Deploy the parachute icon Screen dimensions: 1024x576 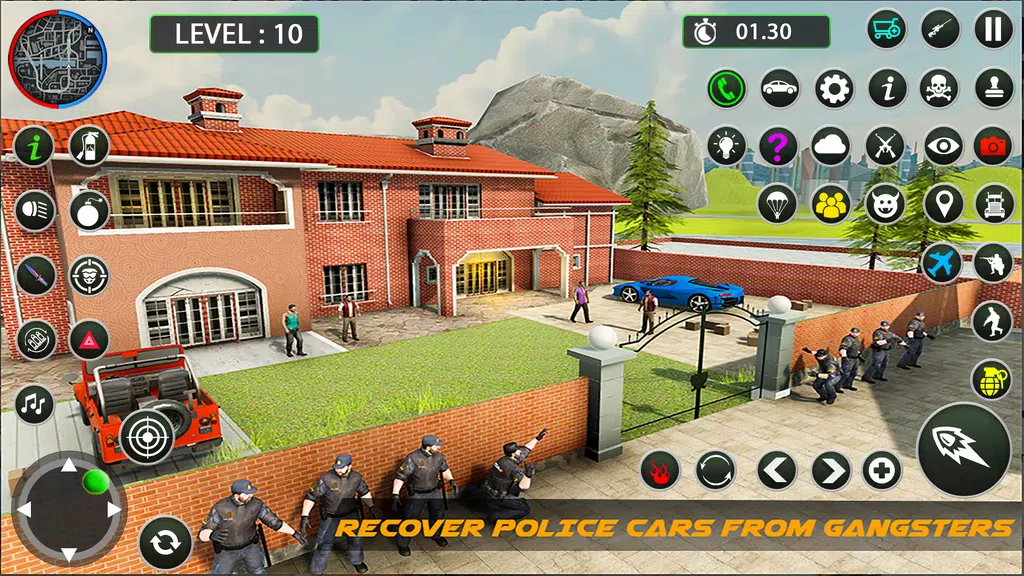[777, 204]
